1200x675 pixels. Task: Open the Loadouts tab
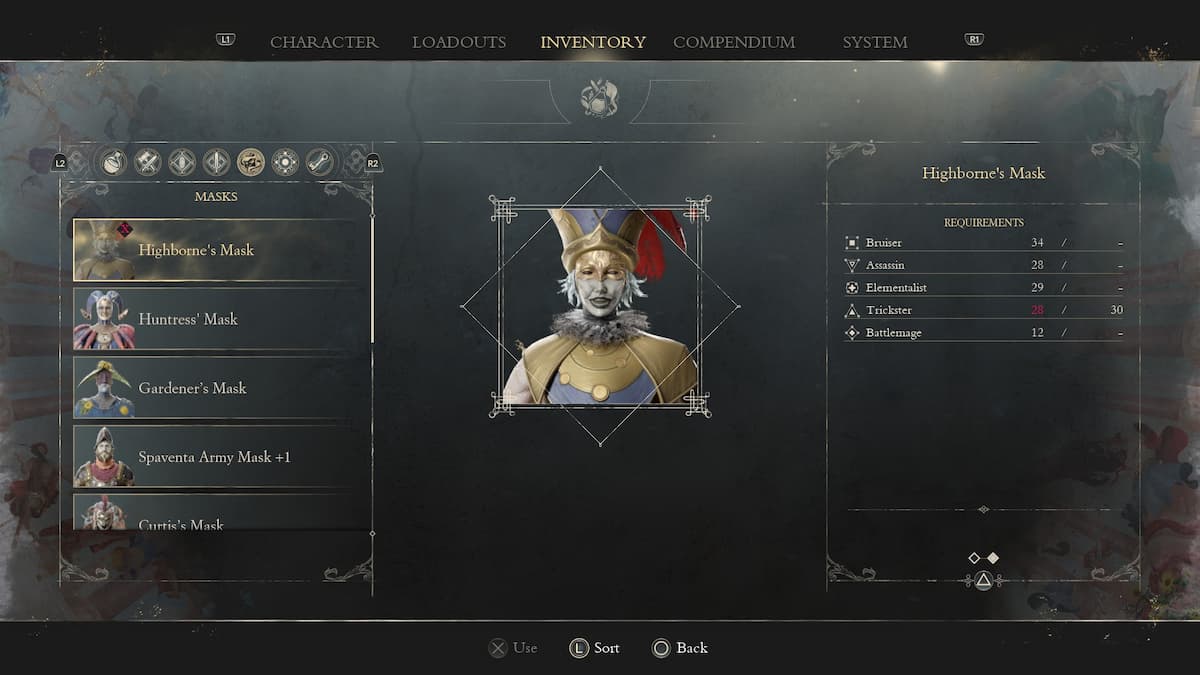coord(459,42)
